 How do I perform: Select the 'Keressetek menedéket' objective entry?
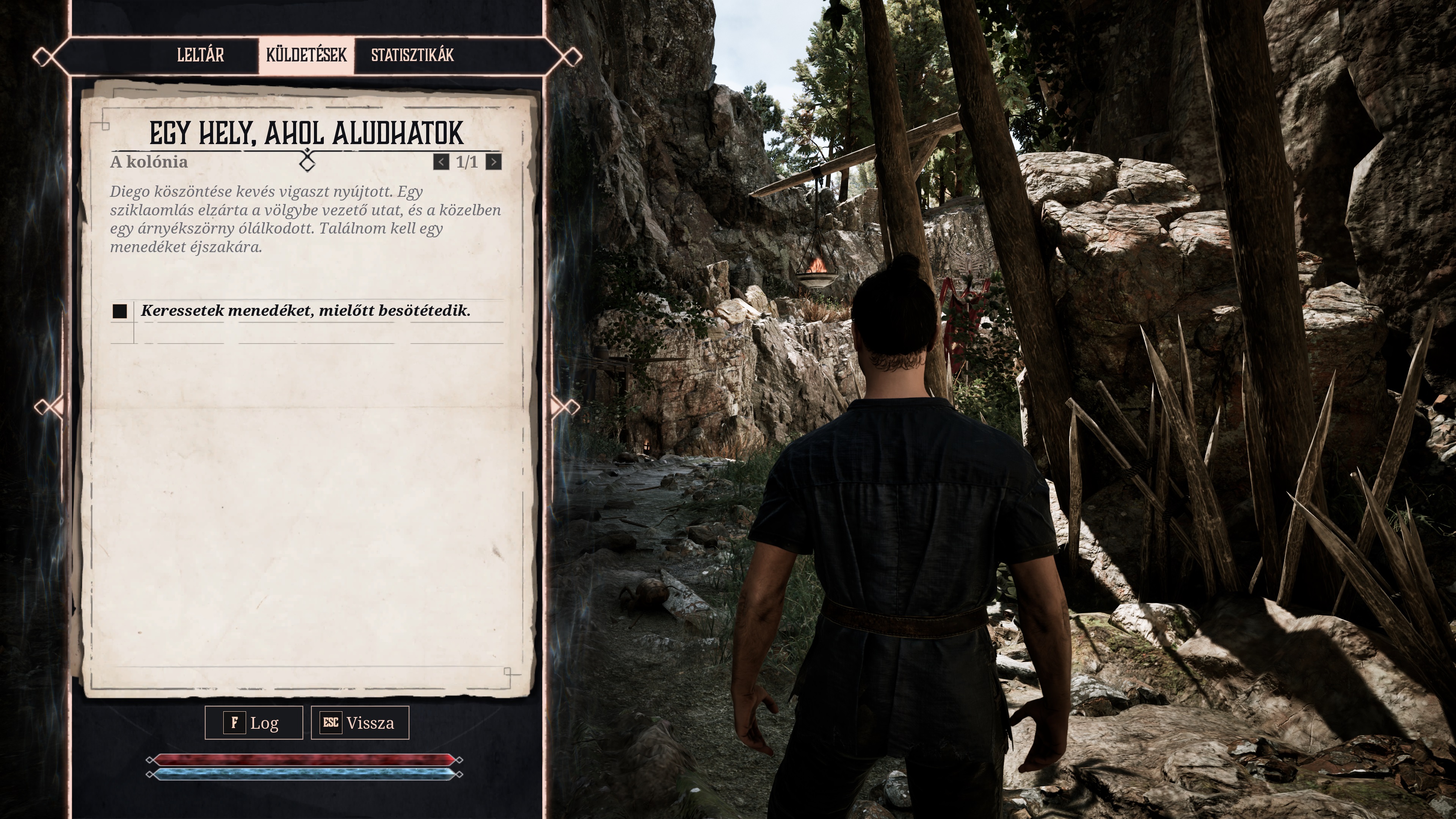(305, 311)
